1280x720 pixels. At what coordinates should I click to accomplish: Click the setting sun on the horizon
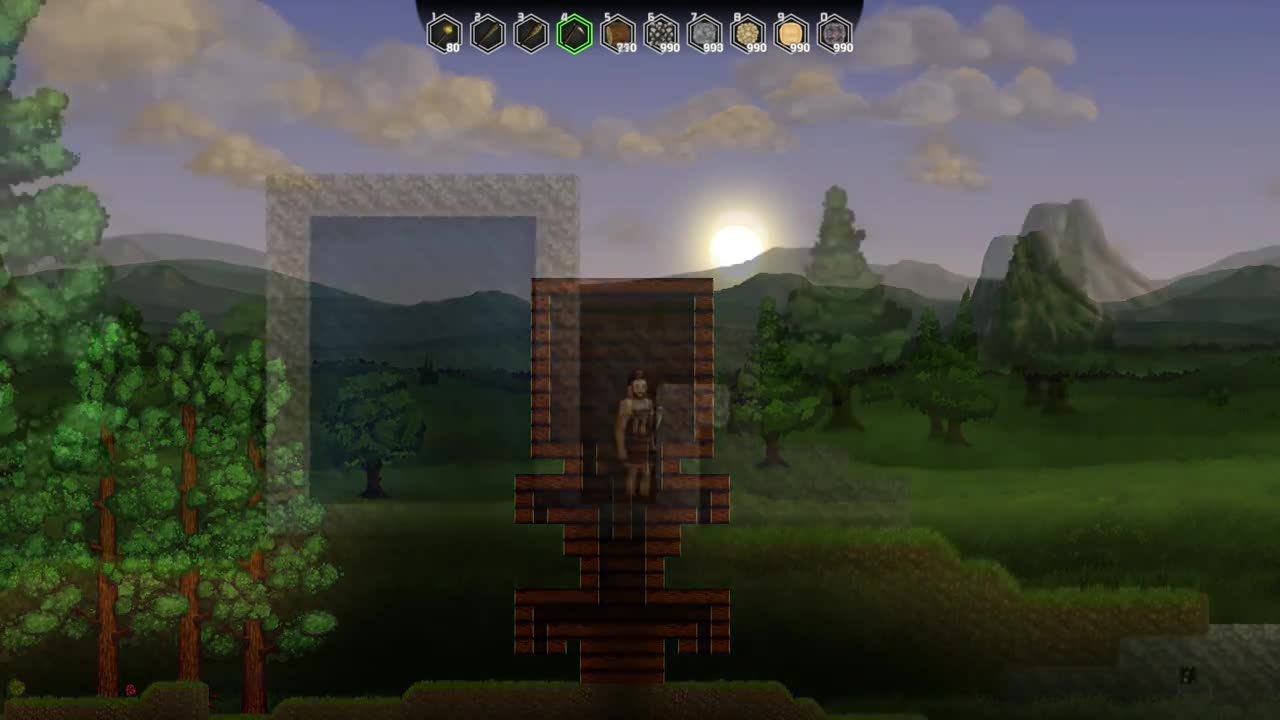(733, 240)
